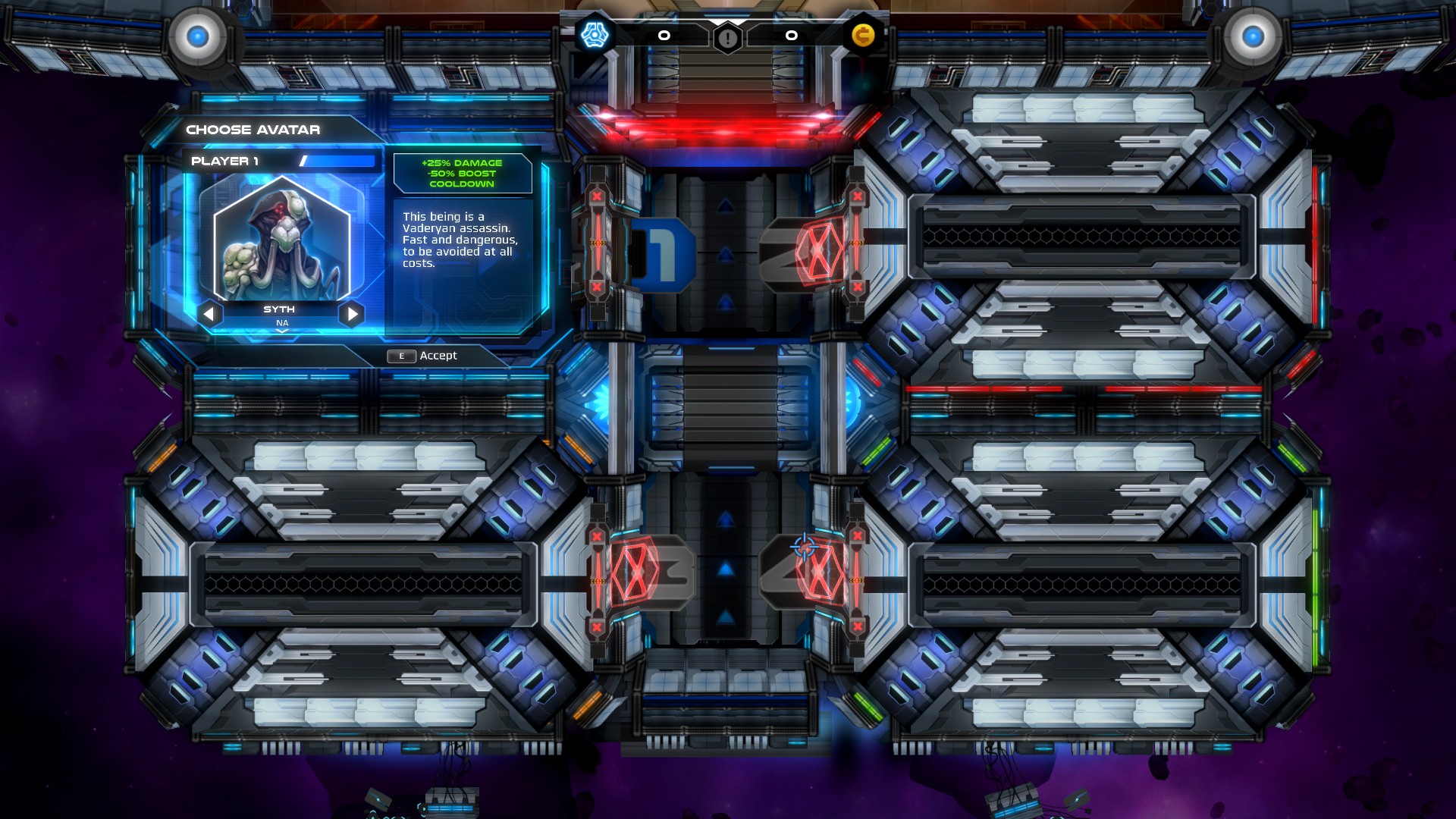Image resolution: width=1456 pixels, height=819 pixels.
Task: Click the gold coin currency icon top-right
Action: coord(863,36)
